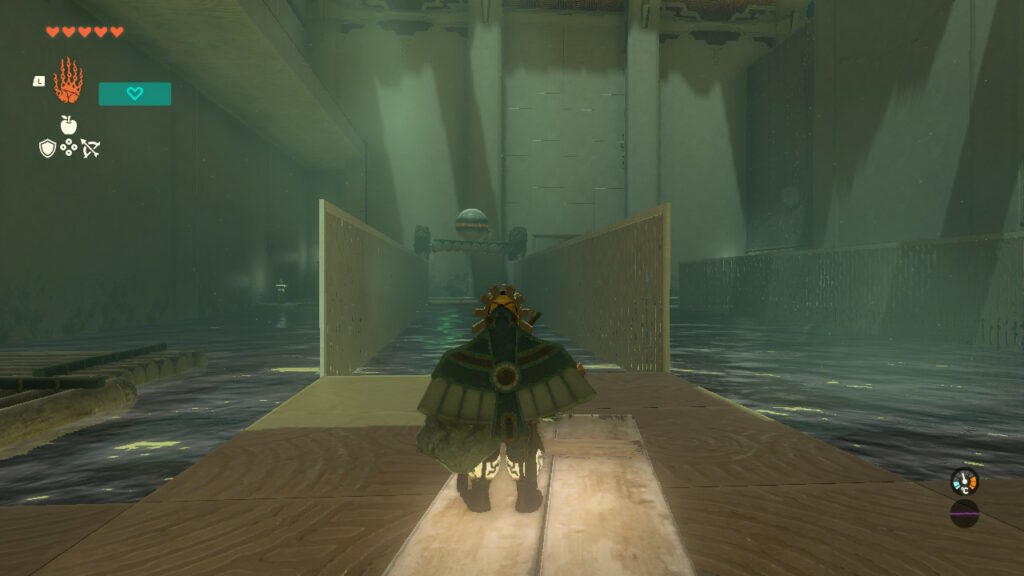Select the shield quick-menu icon
Screen dimensions: 1024x576
[47, 148]
